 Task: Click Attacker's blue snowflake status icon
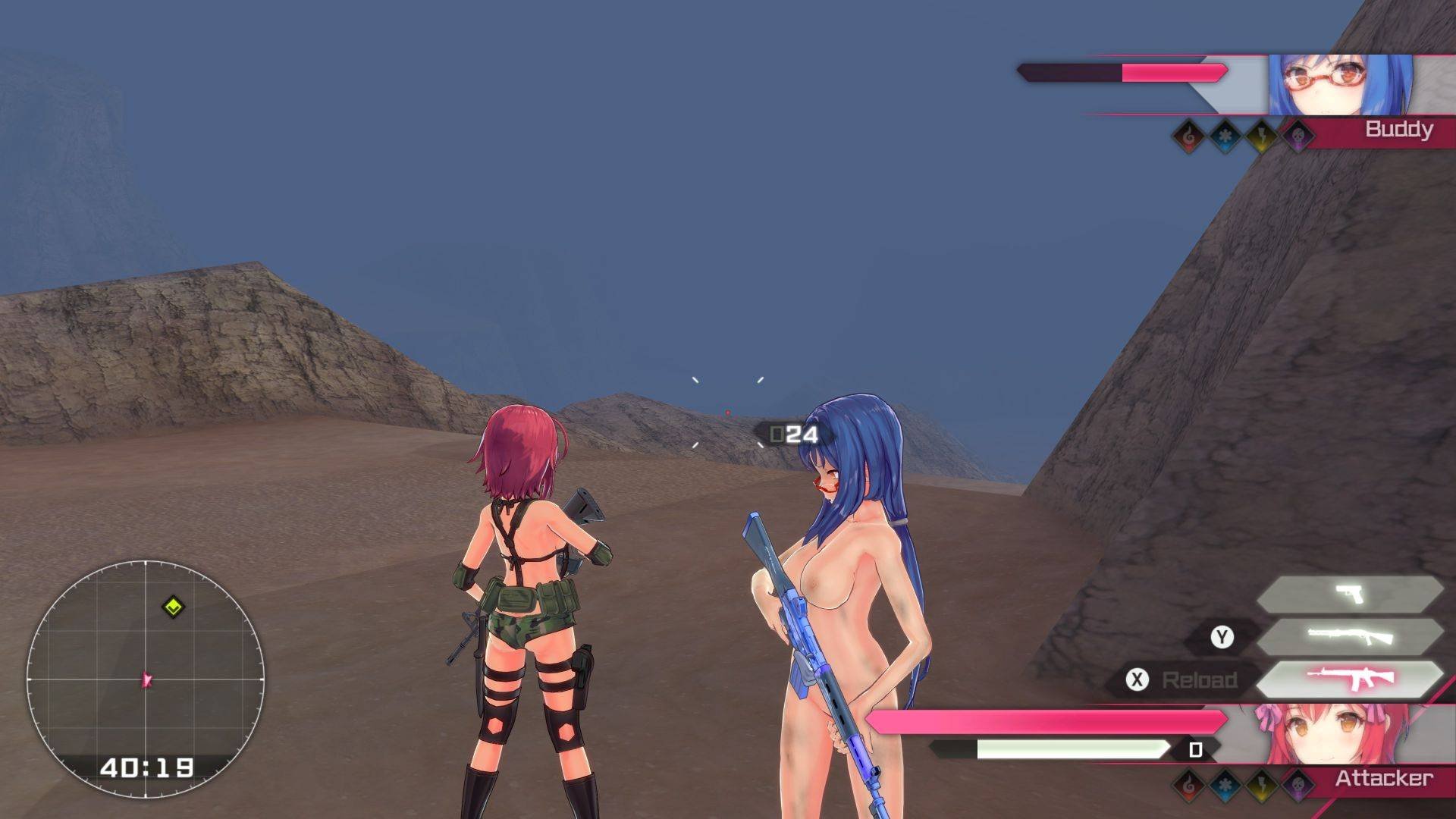[x=1225, y=784]
